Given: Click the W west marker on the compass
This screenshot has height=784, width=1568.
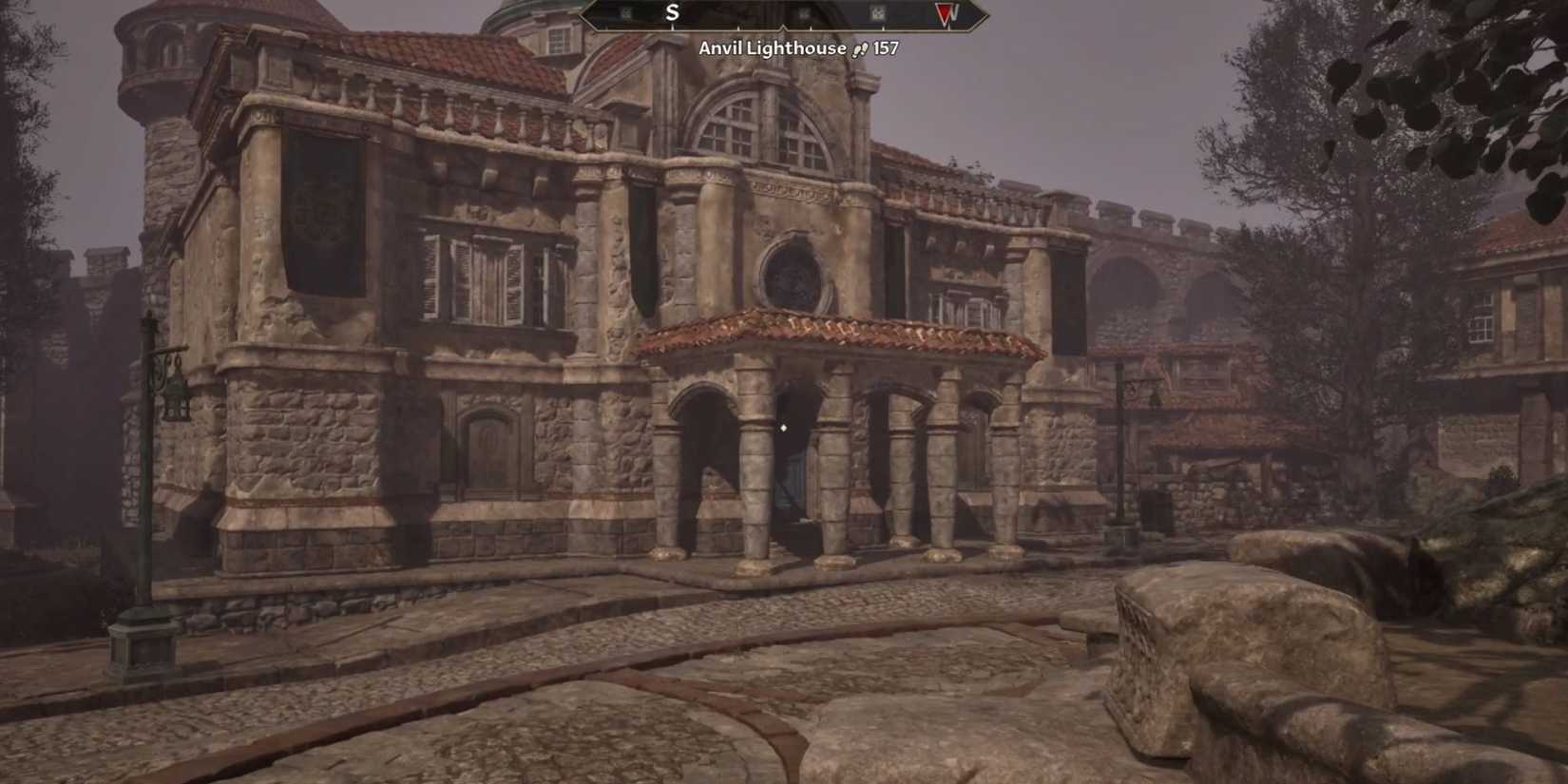Looking at the screenshot, I should pos(952,12).
